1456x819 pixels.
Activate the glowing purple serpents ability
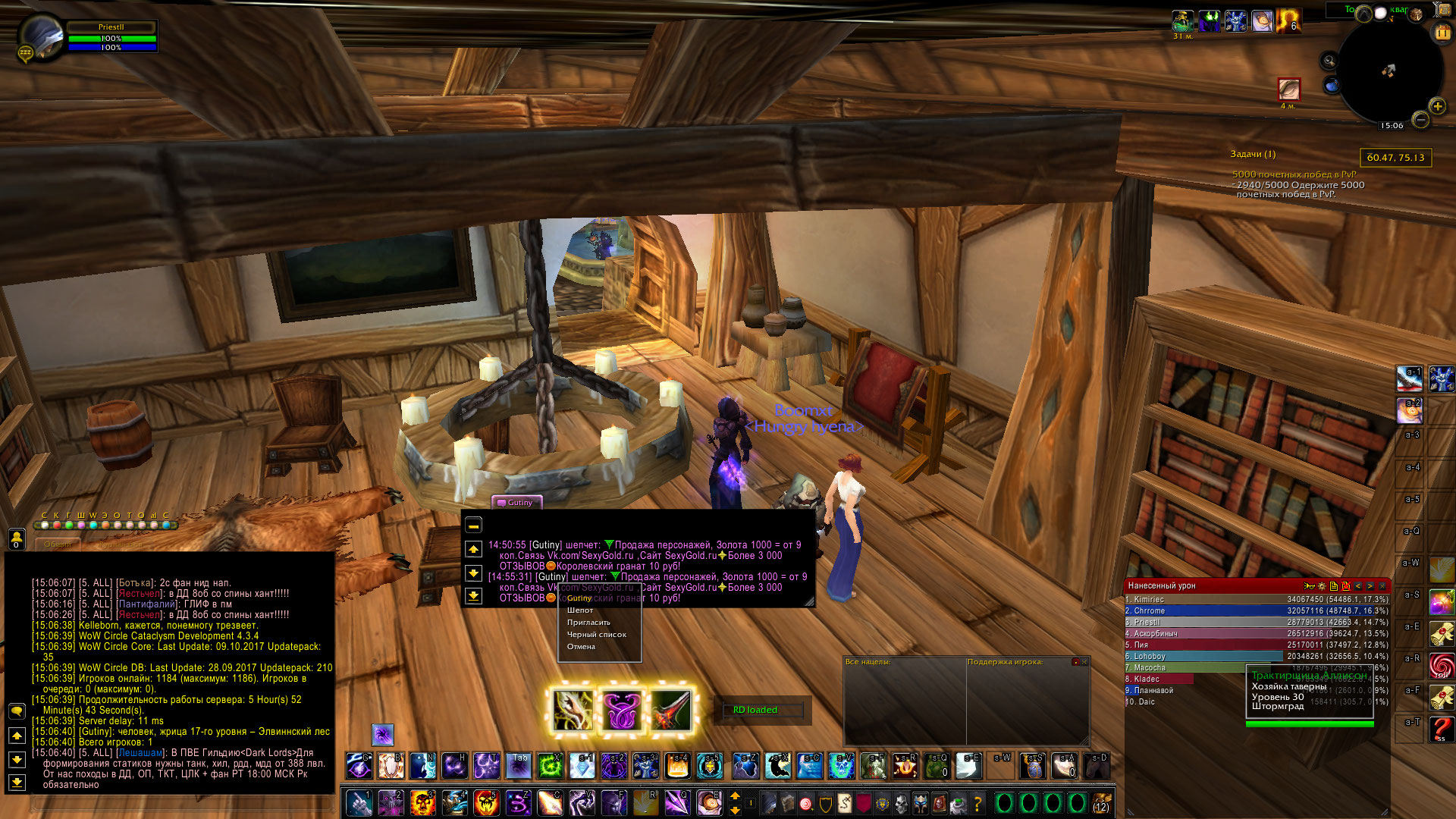[x=622, y=711]
